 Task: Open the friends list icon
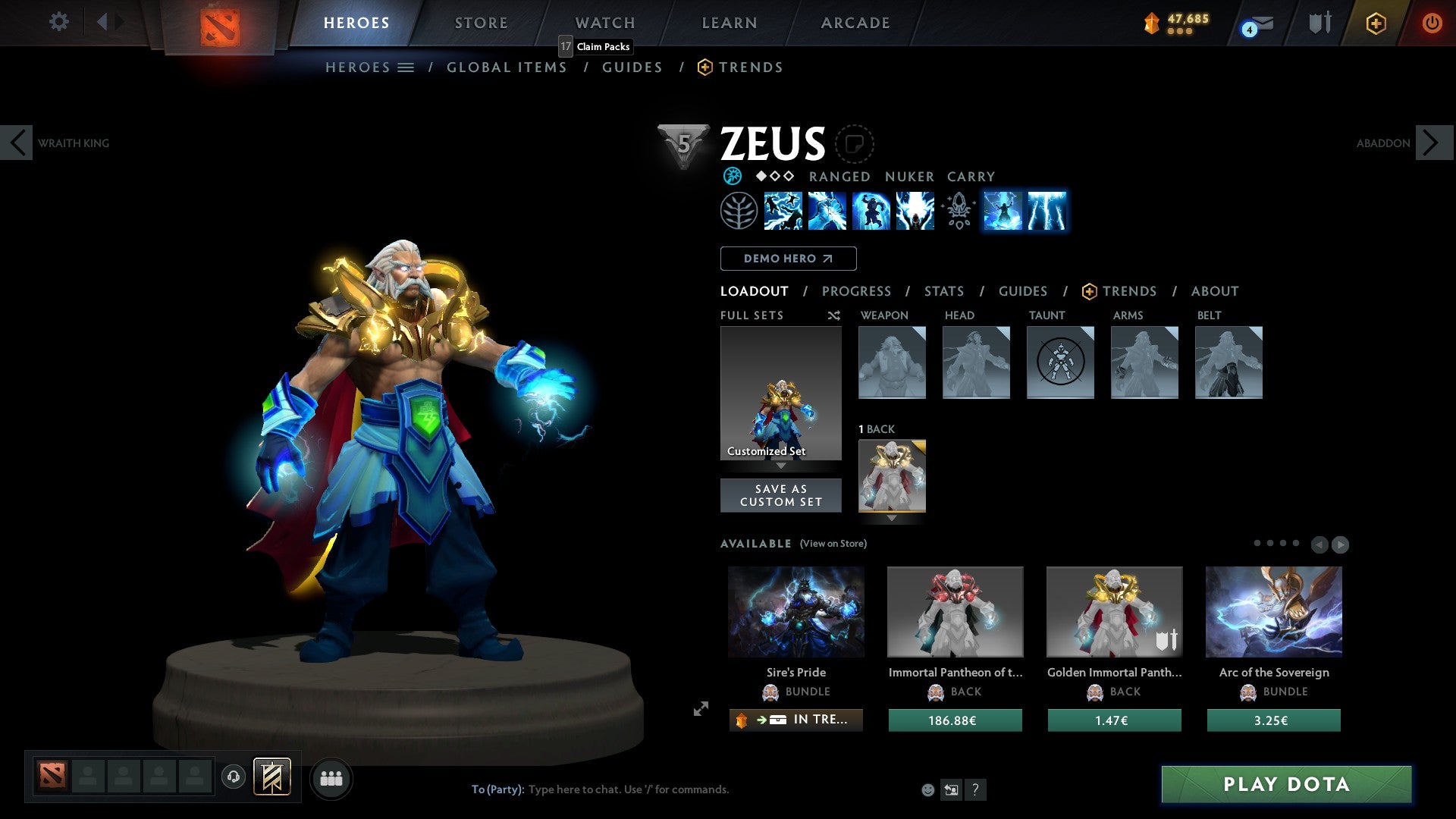click(331, 778)
